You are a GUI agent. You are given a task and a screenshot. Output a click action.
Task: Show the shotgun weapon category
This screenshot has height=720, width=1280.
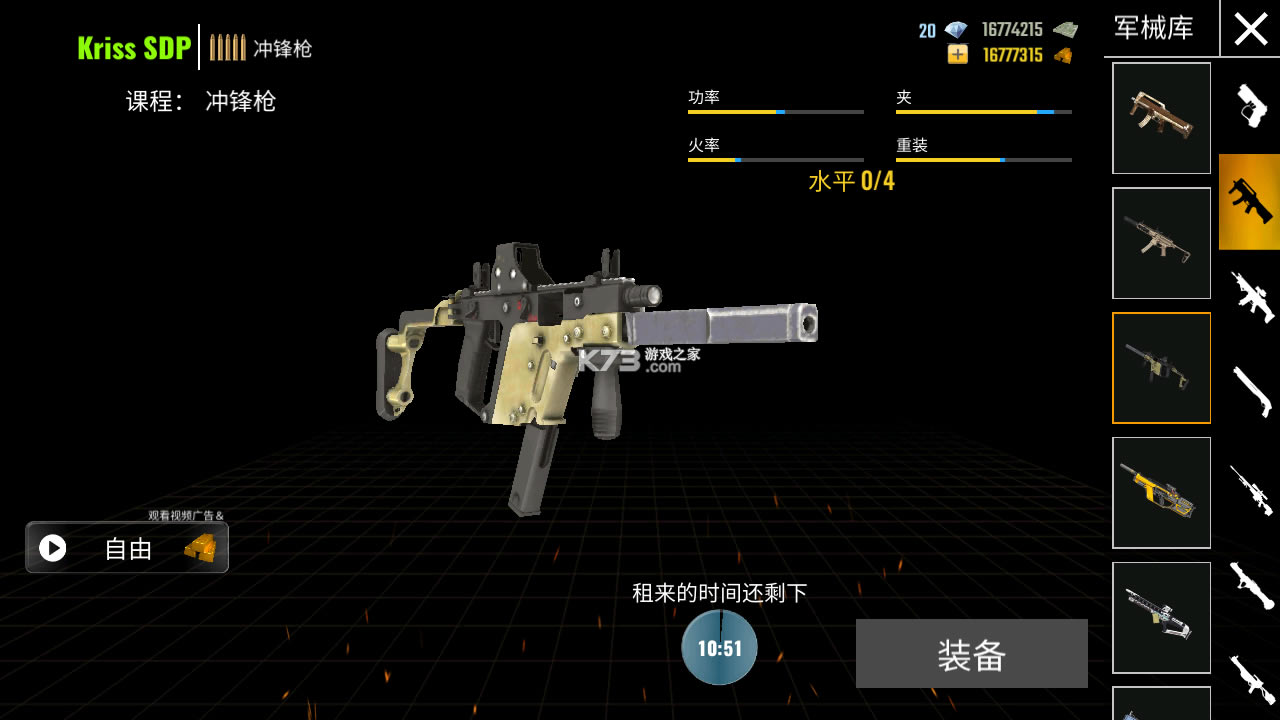tap(1250, 391)
